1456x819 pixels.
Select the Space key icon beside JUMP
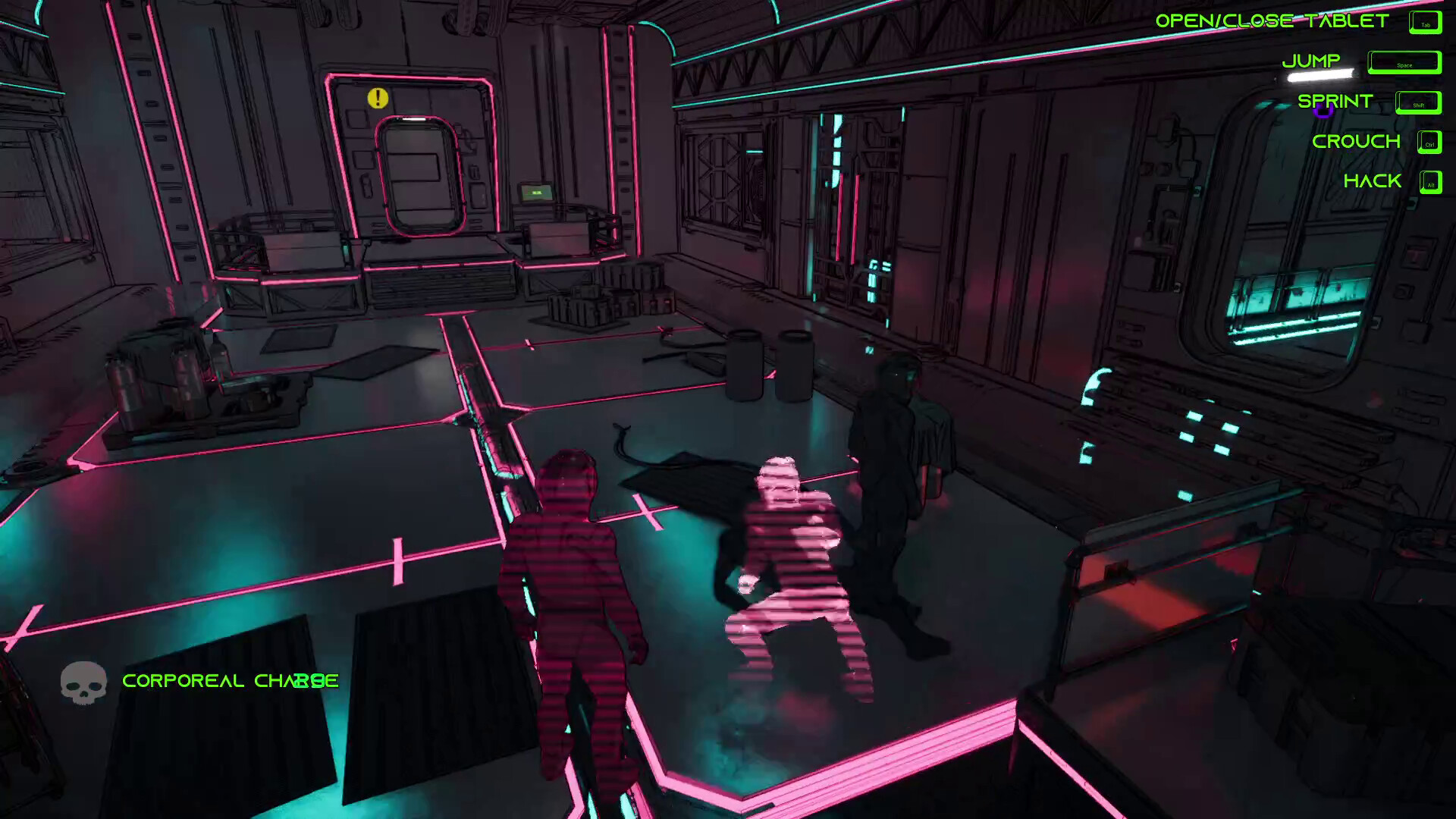[x=1404, y=63]
